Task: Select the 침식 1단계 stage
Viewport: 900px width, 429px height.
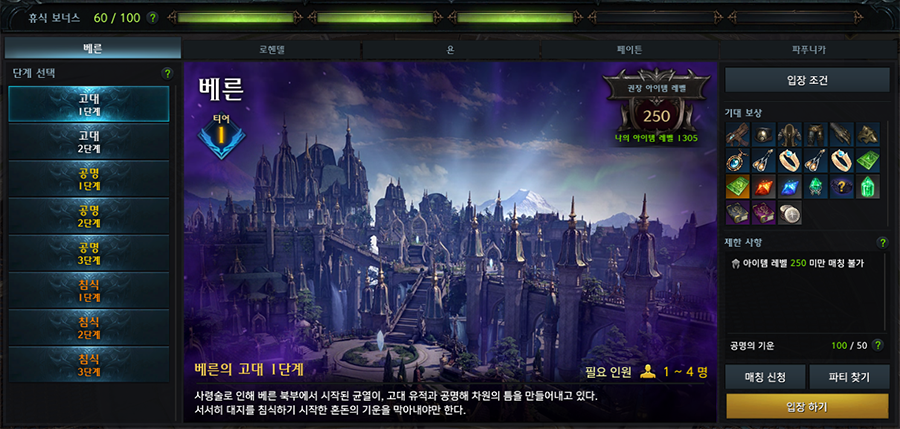Action: click(88, 291)
